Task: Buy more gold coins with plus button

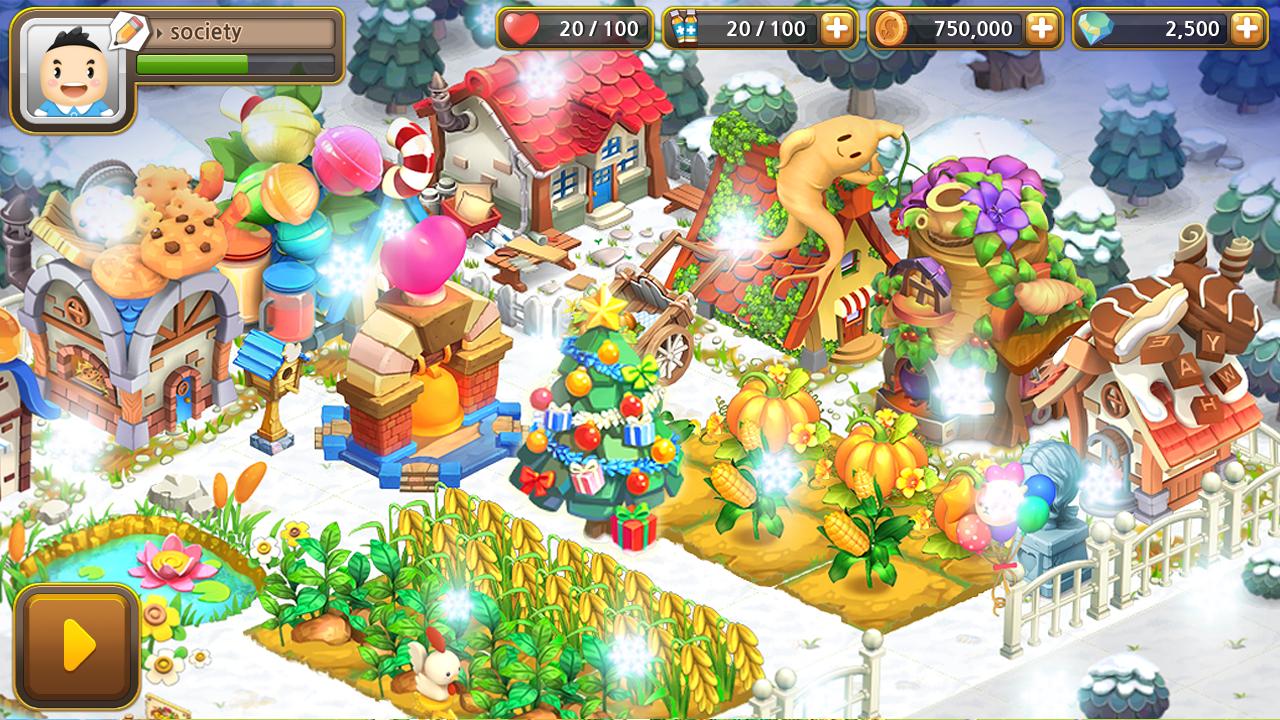Action: coord(1041,29)
